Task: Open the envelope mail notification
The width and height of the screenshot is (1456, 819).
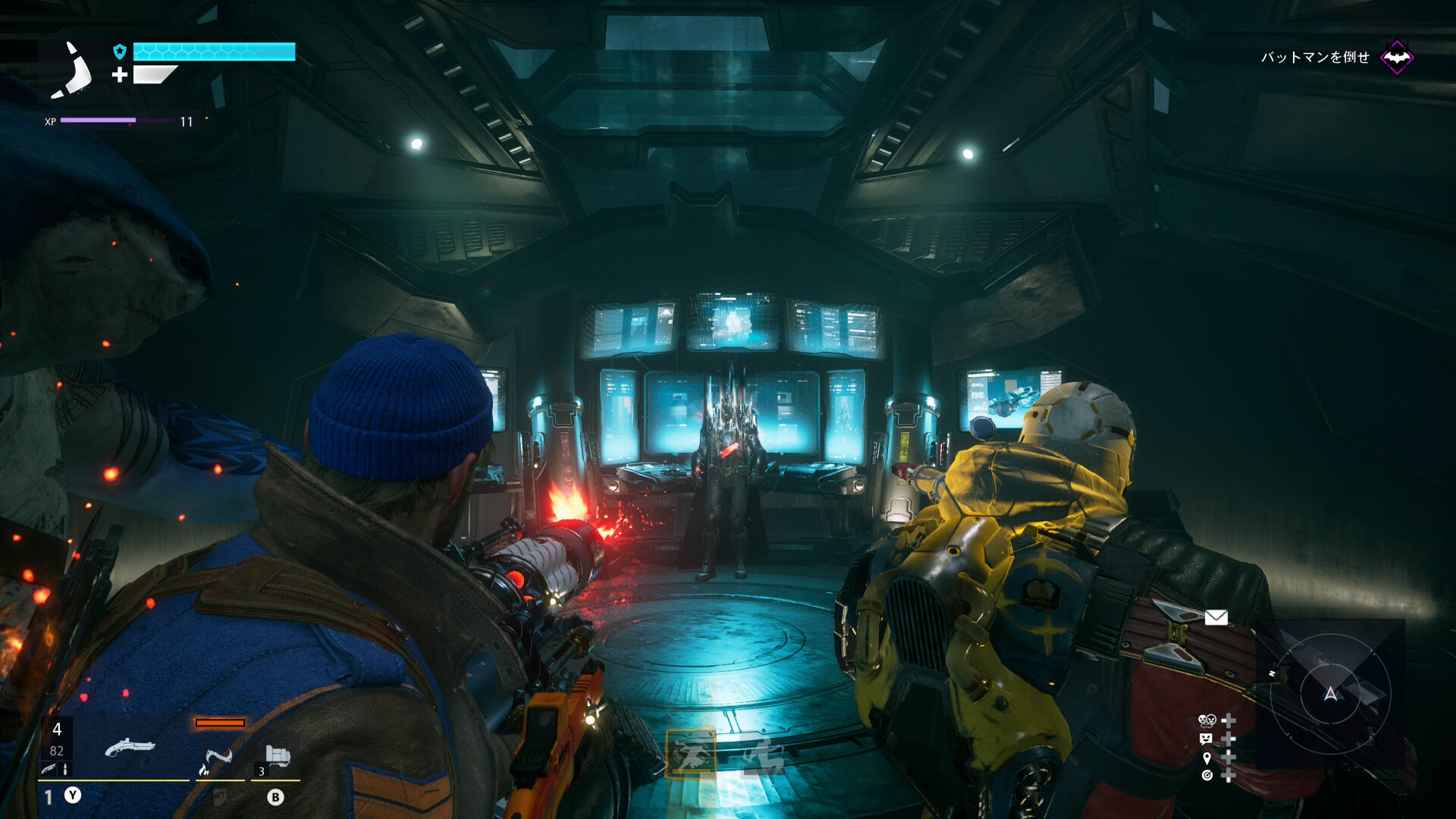Action: (1216, 617)
